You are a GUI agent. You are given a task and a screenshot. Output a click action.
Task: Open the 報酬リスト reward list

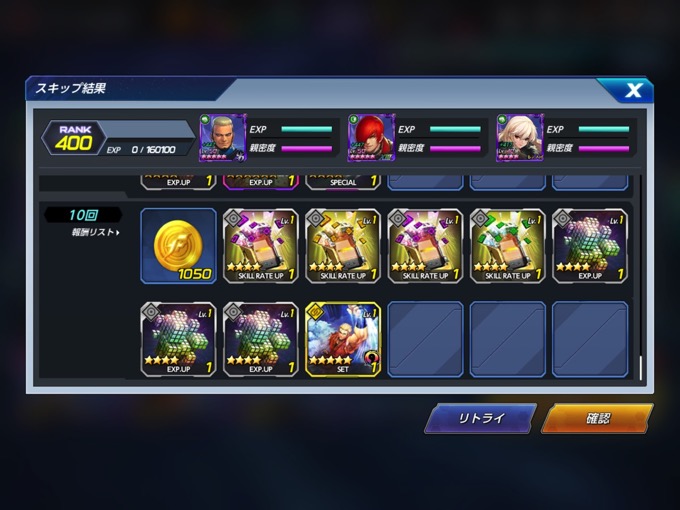pyautogui.click(x=96, y=233)
